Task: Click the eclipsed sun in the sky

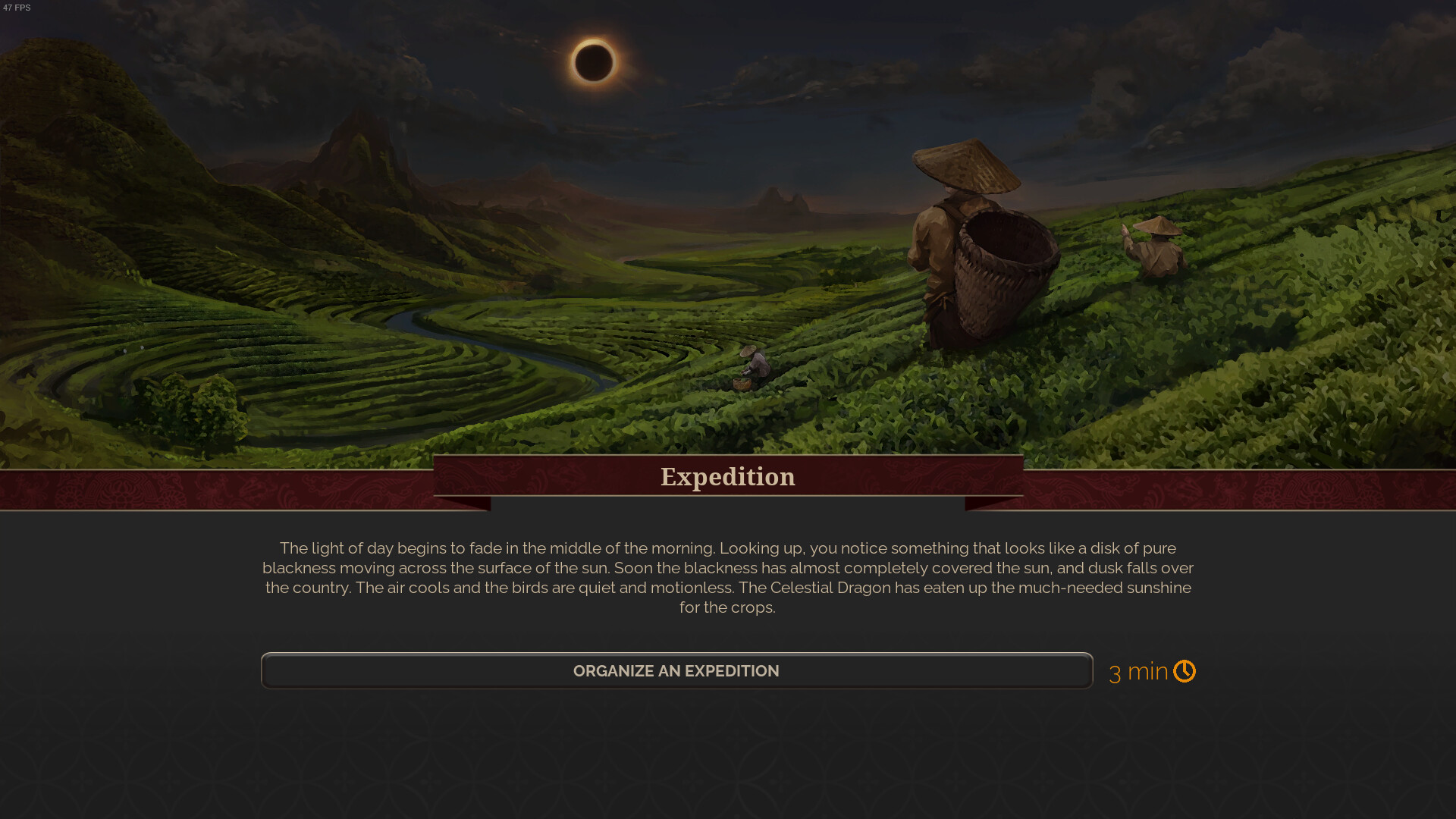Action: point(594,62)
